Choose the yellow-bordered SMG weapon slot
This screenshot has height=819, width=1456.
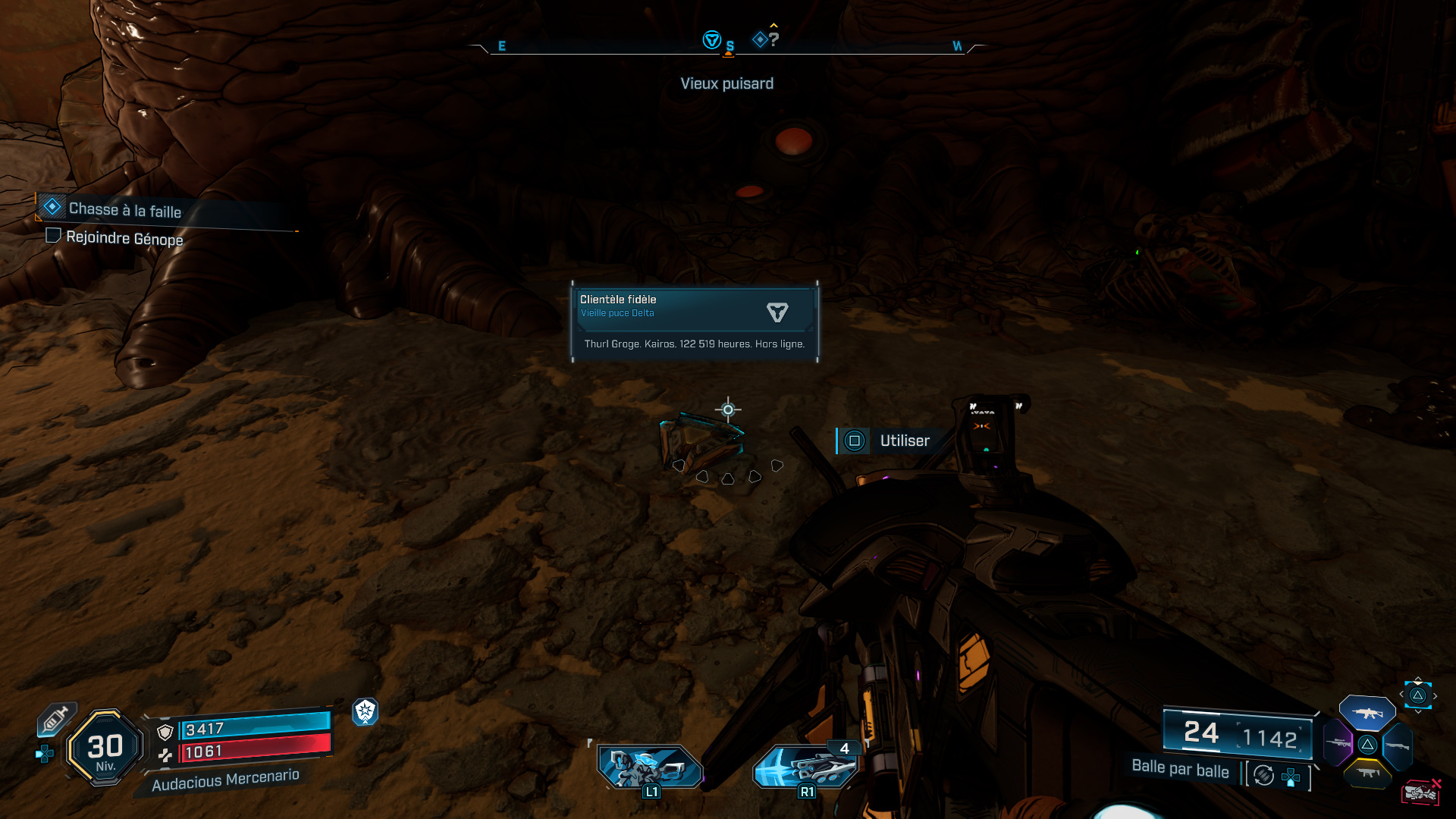1367,773
